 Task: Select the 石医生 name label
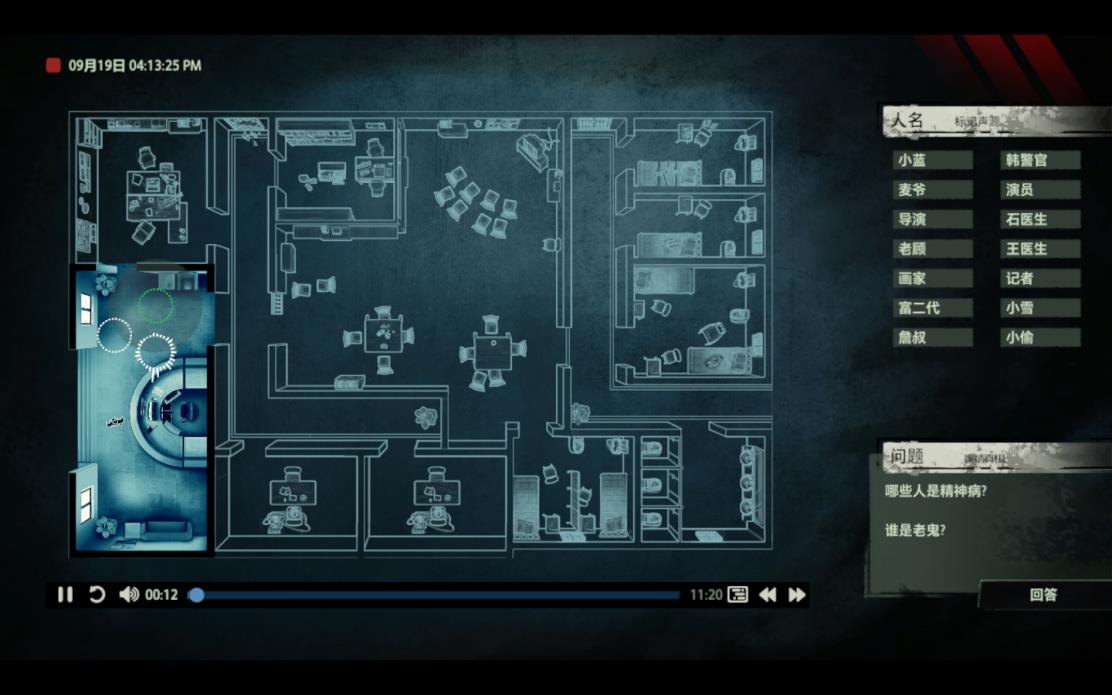pos(1040,219)
